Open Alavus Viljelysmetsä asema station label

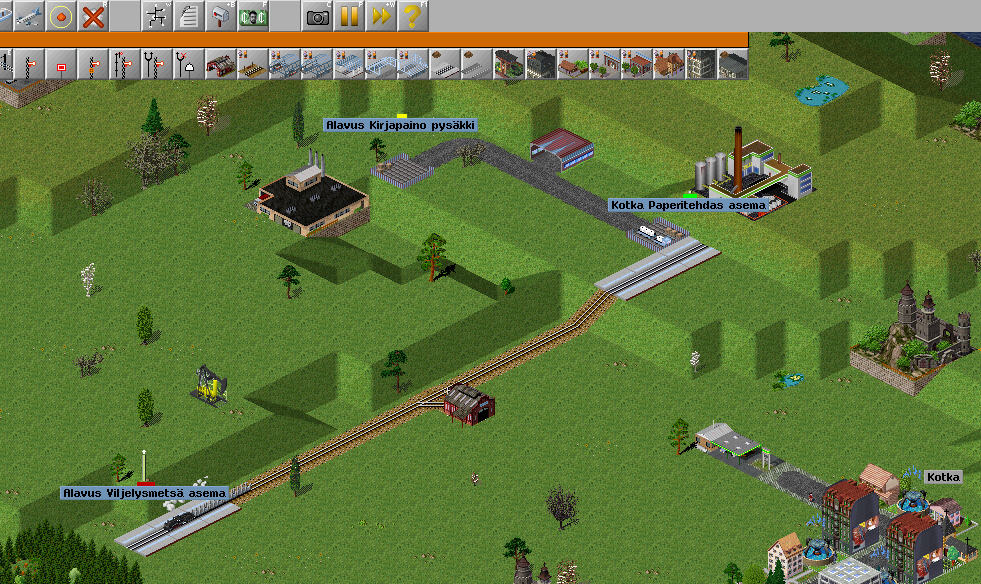(x=145, y=493)
